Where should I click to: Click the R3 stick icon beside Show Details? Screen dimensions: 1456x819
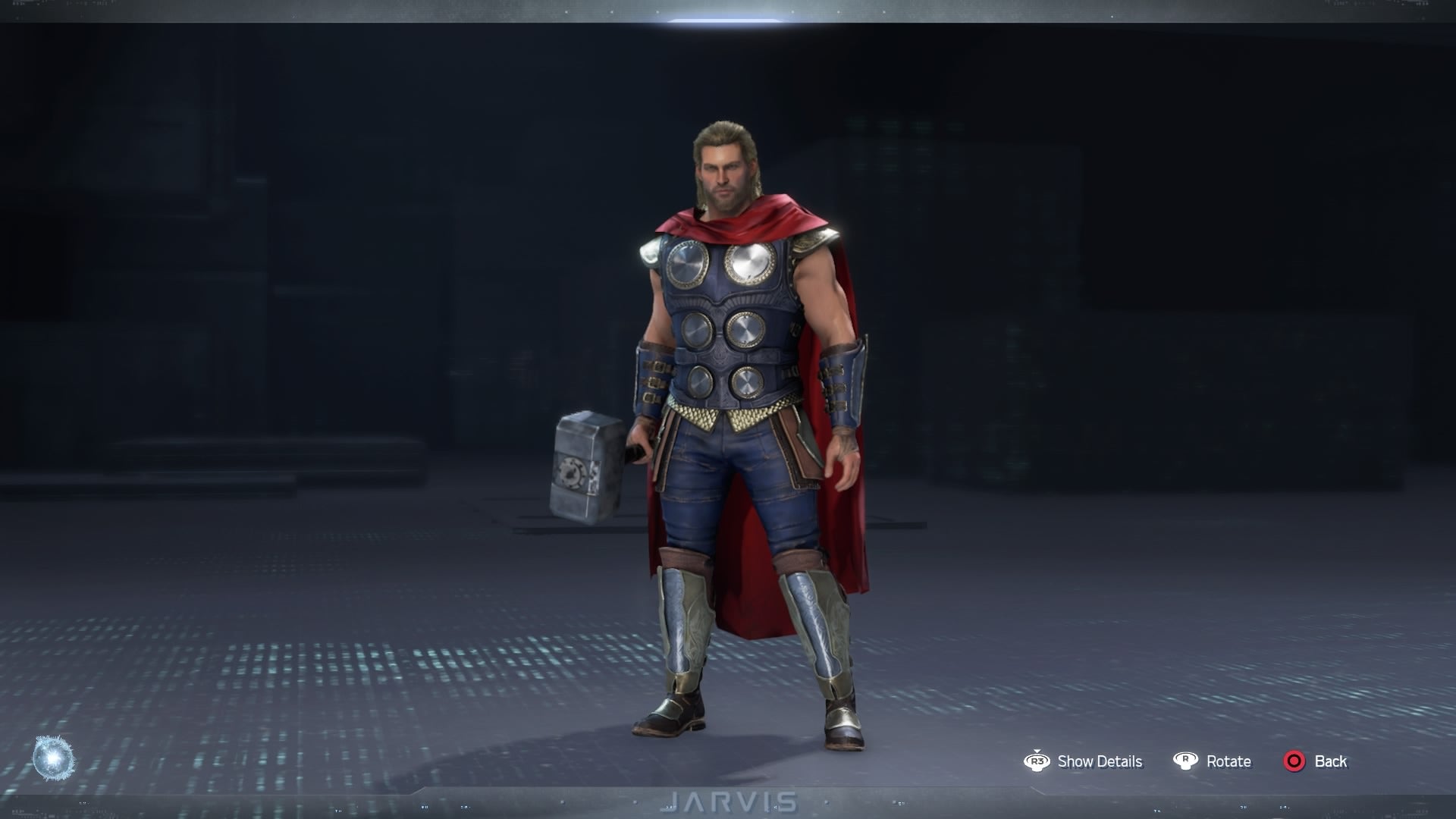(x=1038, y=761)
